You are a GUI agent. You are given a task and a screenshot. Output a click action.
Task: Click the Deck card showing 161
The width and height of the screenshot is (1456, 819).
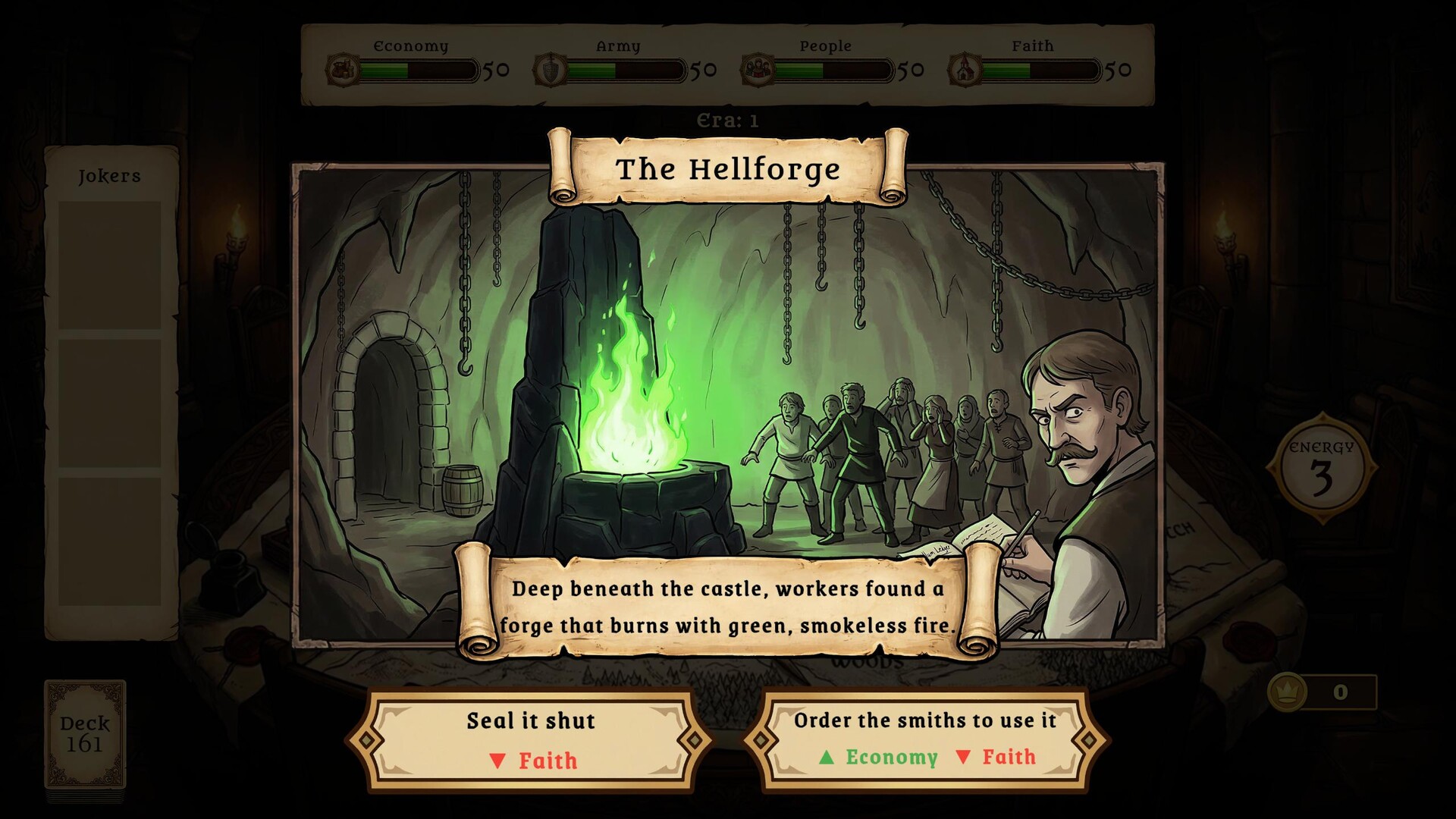[83, 734]
